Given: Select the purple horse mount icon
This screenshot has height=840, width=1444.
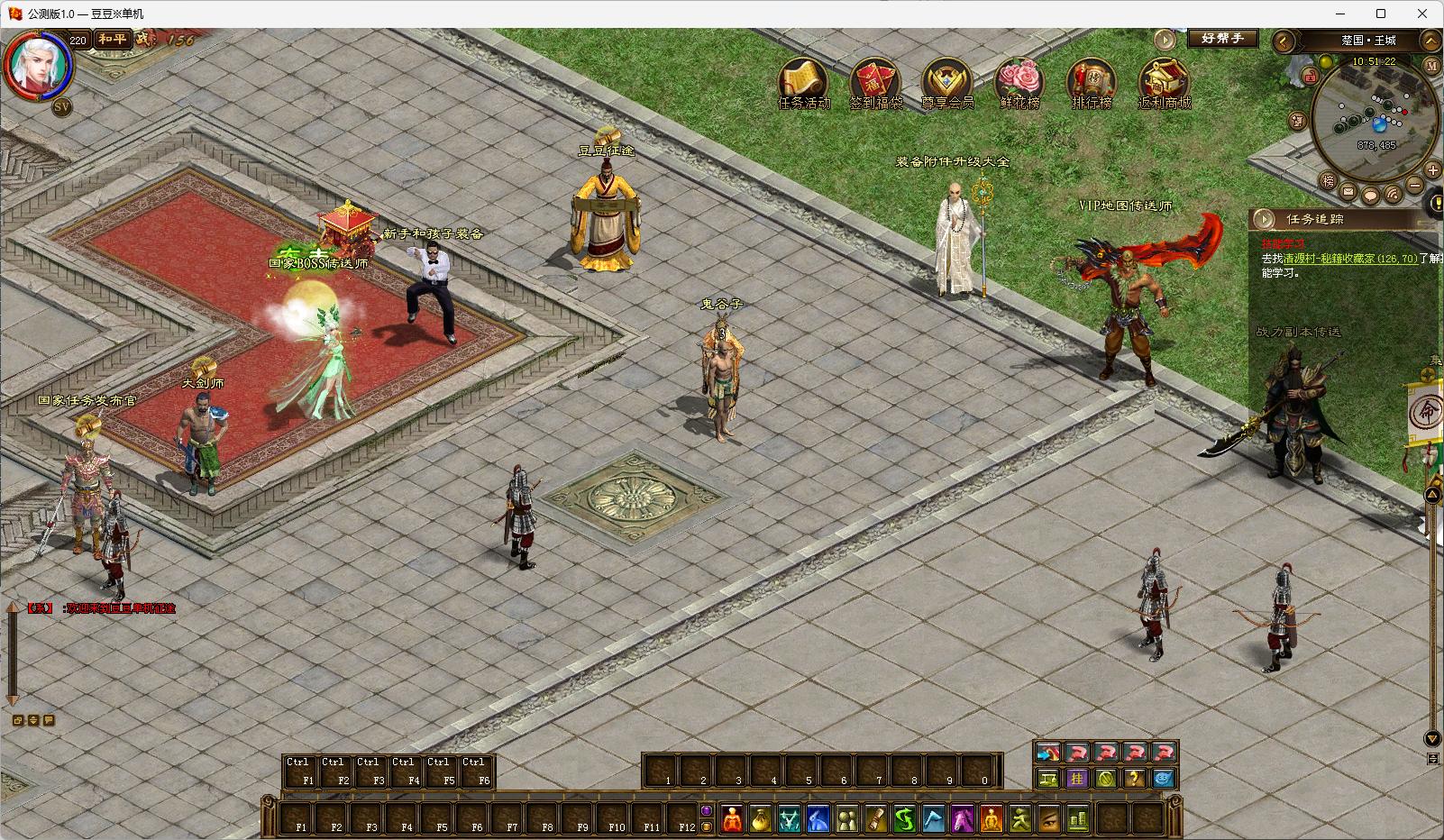Looking at the screenshot, I should [963, 819].
